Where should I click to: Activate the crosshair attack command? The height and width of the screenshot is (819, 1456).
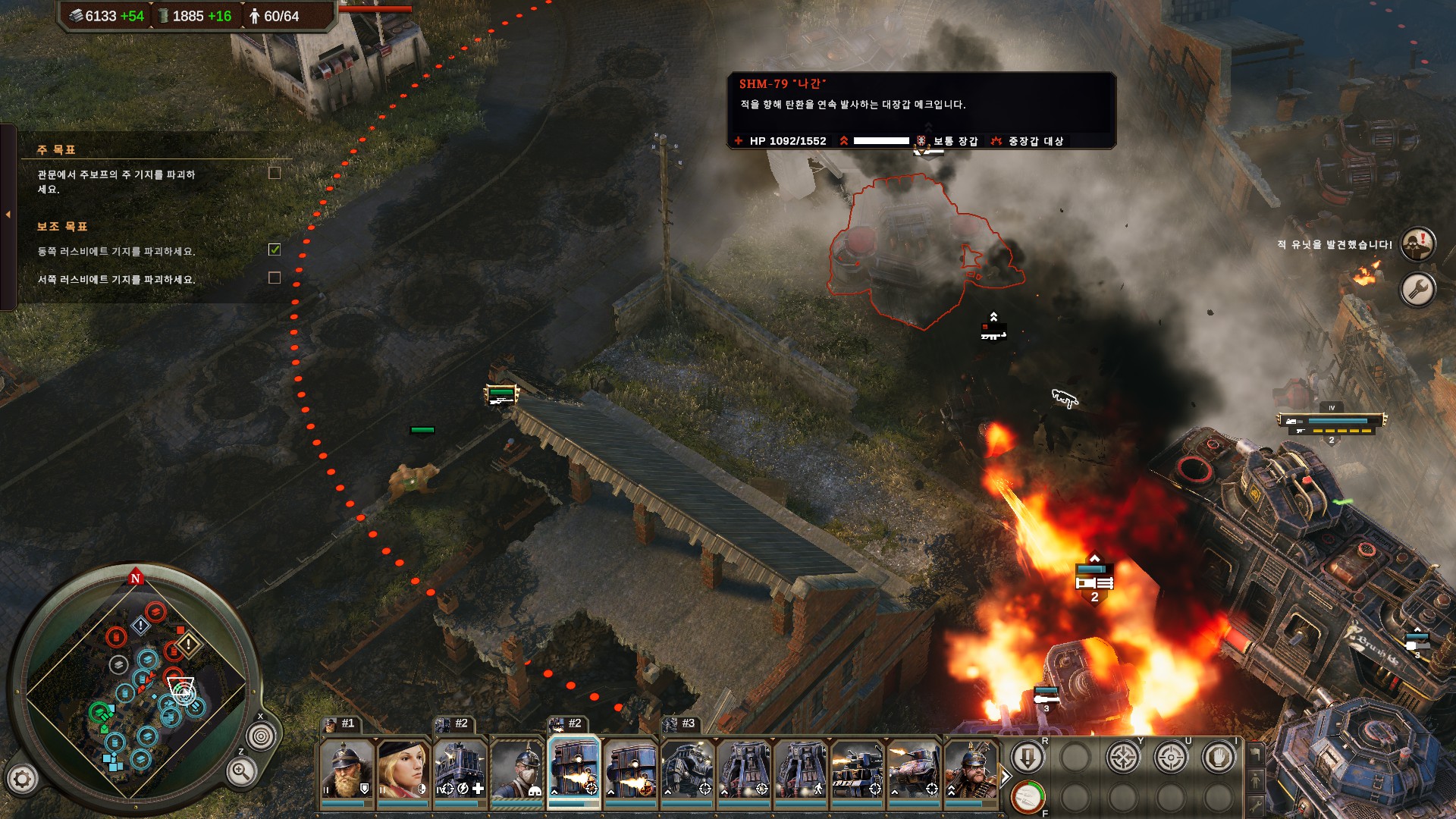tap(1171, 757)
